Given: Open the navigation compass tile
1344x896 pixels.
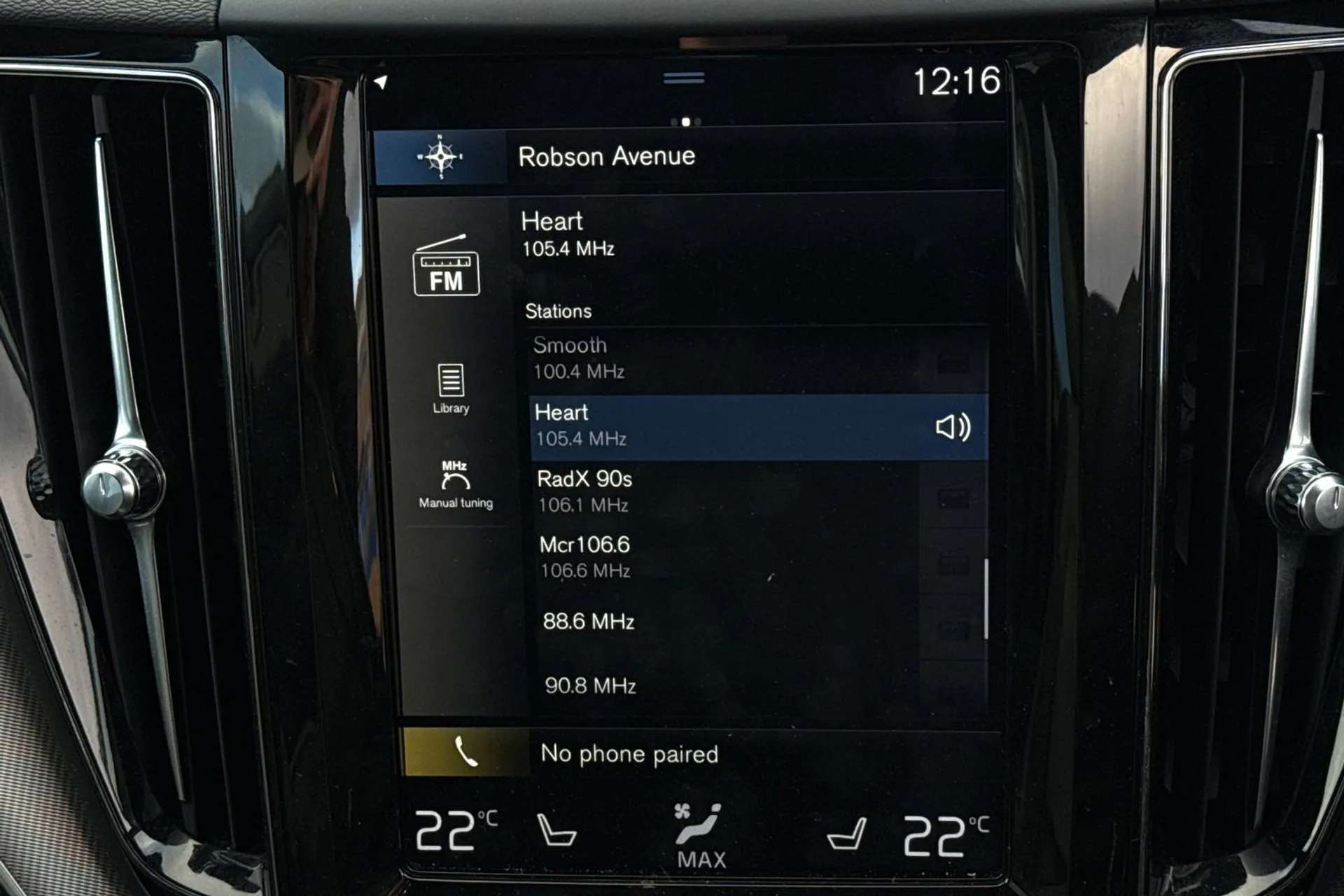Looking at the screenshot, I should pos(440,157).
